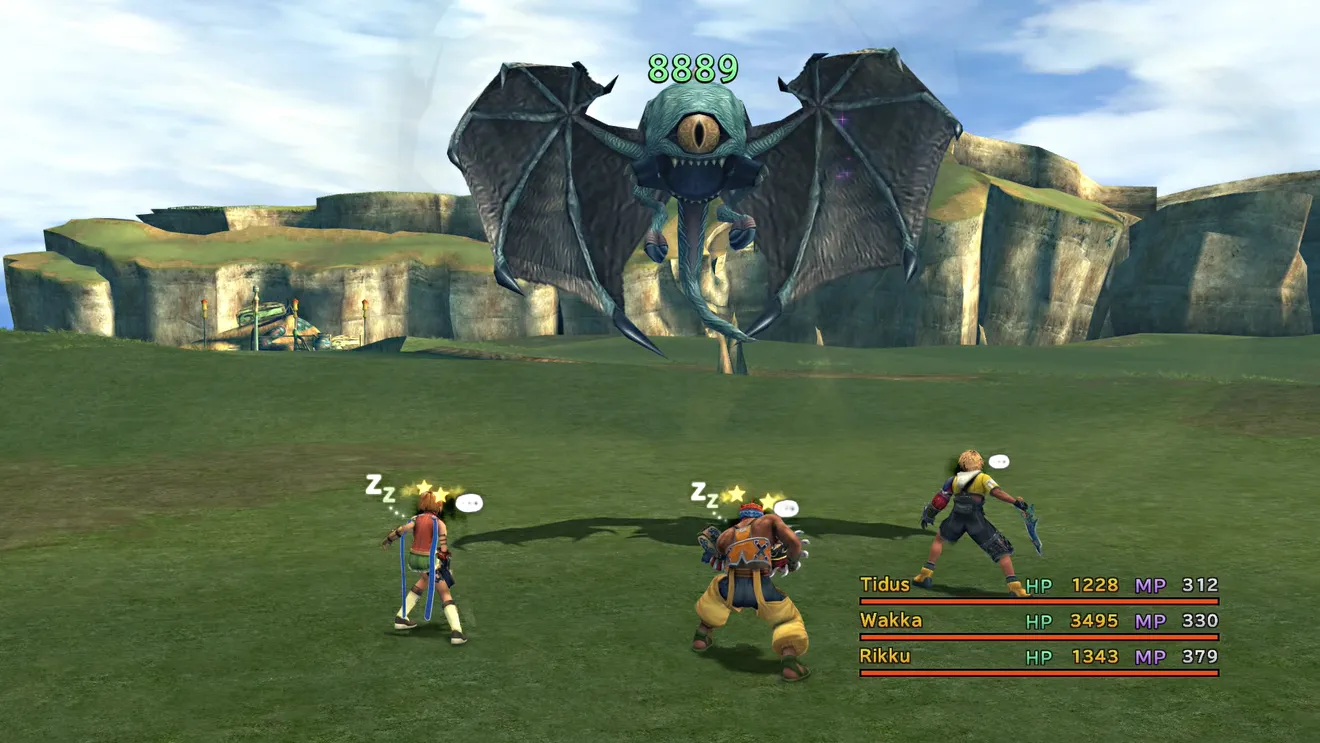The image size is (1320, 743).
Task: Select Tidus in the party status list
Action: (x=885, y=585)
